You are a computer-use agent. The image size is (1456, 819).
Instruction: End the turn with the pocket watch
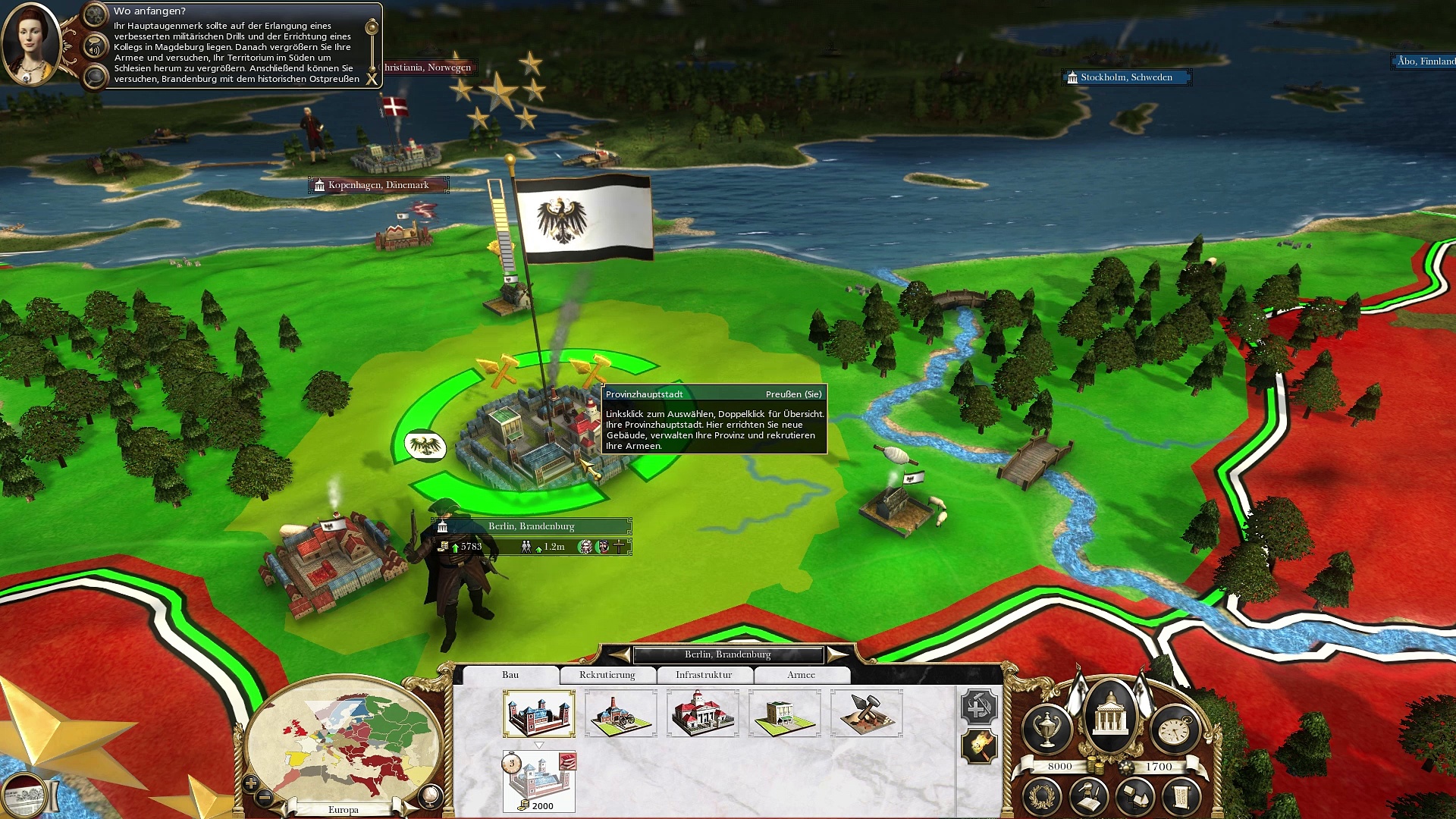click(x=1174, y=729)
